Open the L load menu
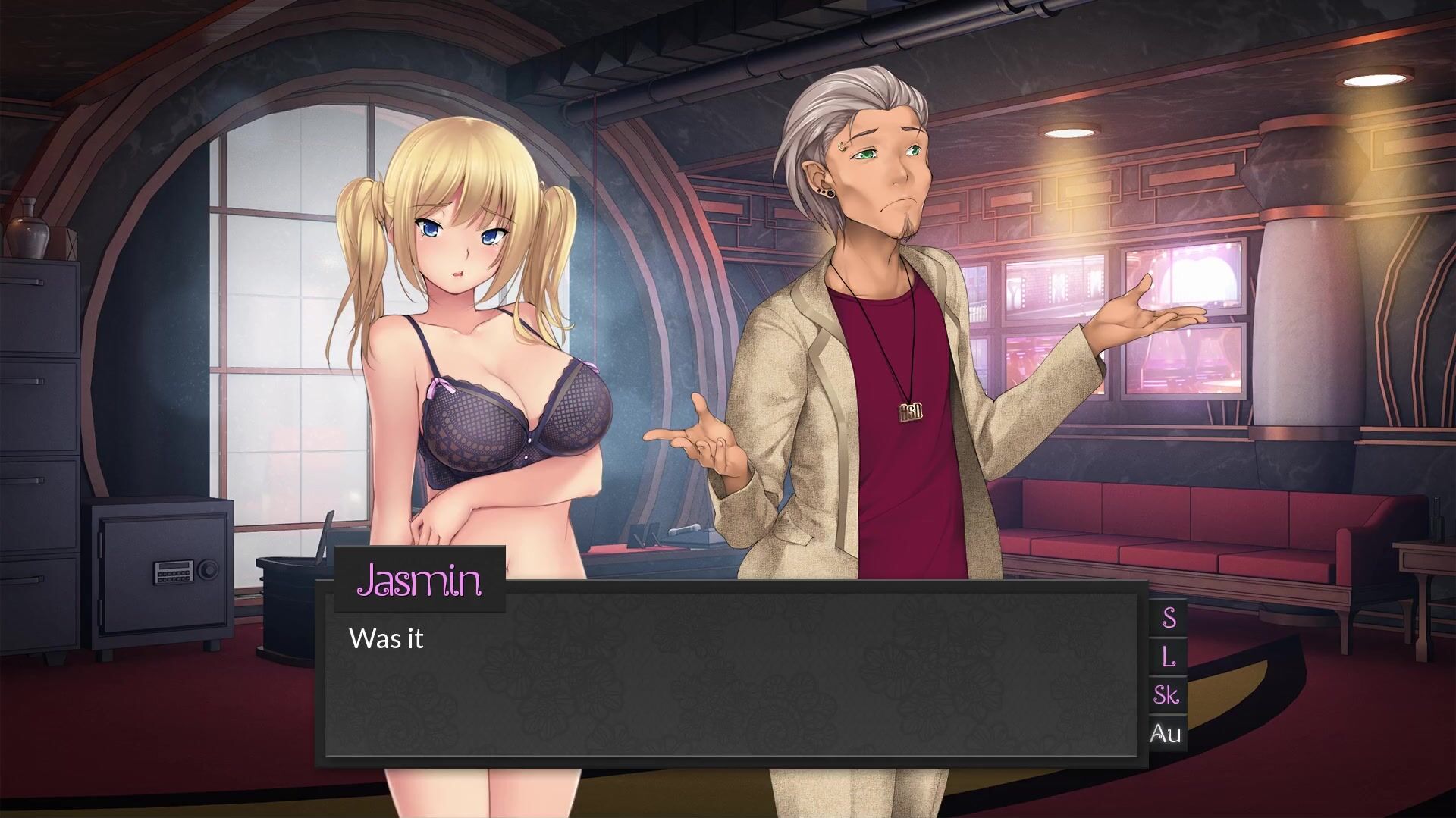 1168,656
